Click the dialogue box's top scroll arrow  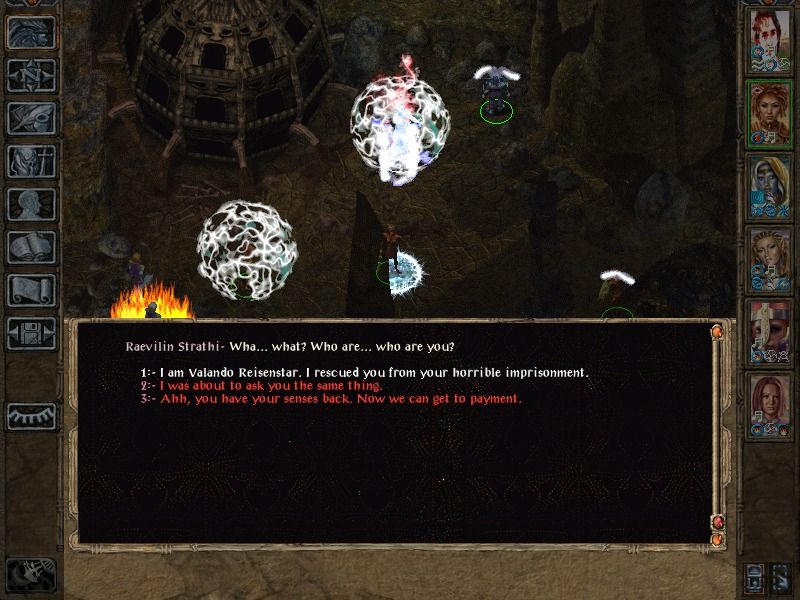tap(717, 332)
